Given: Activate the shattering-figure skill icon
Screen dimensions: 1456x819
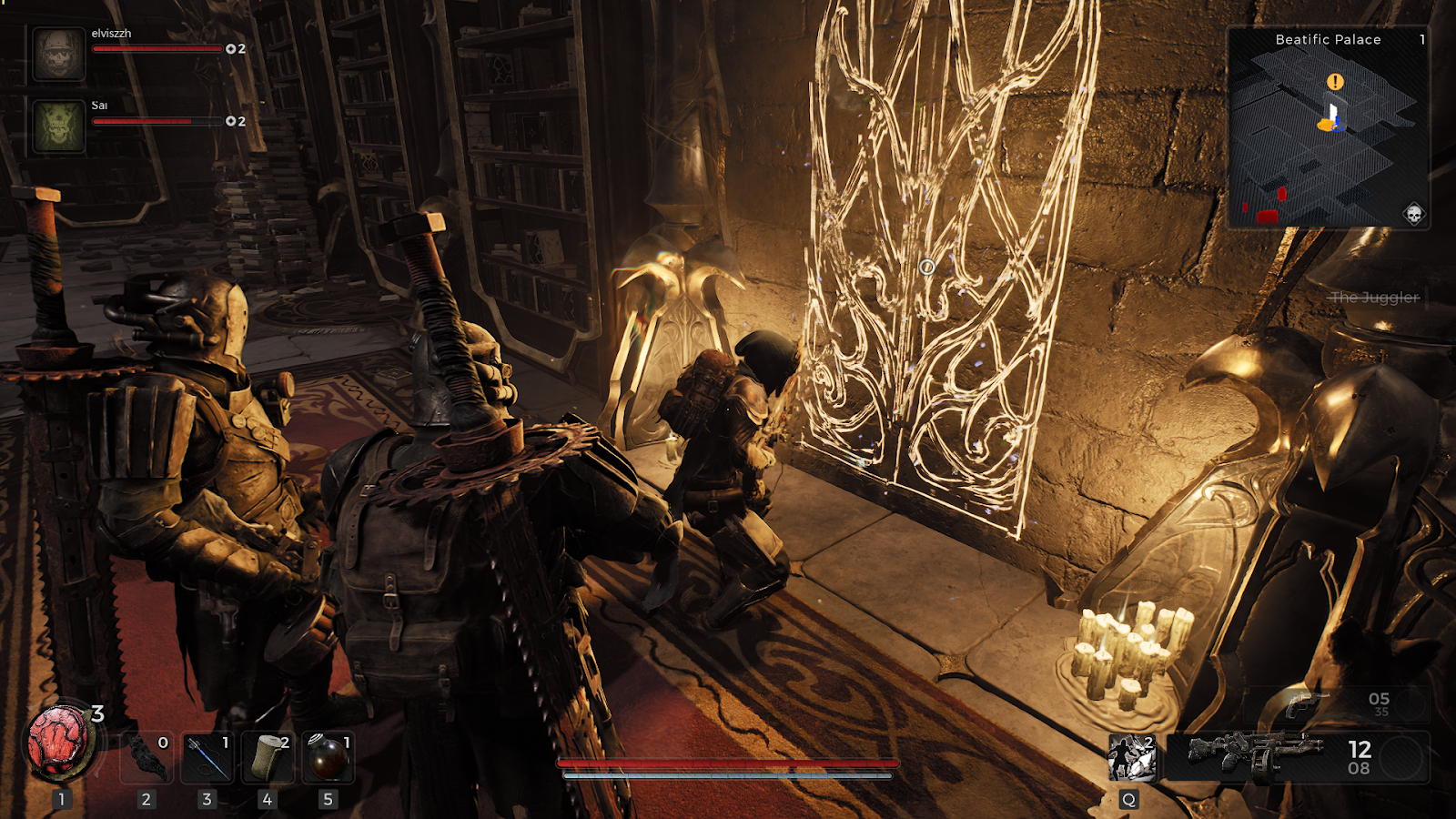Looking at the screenshot, I should [x=1131, y=757].
